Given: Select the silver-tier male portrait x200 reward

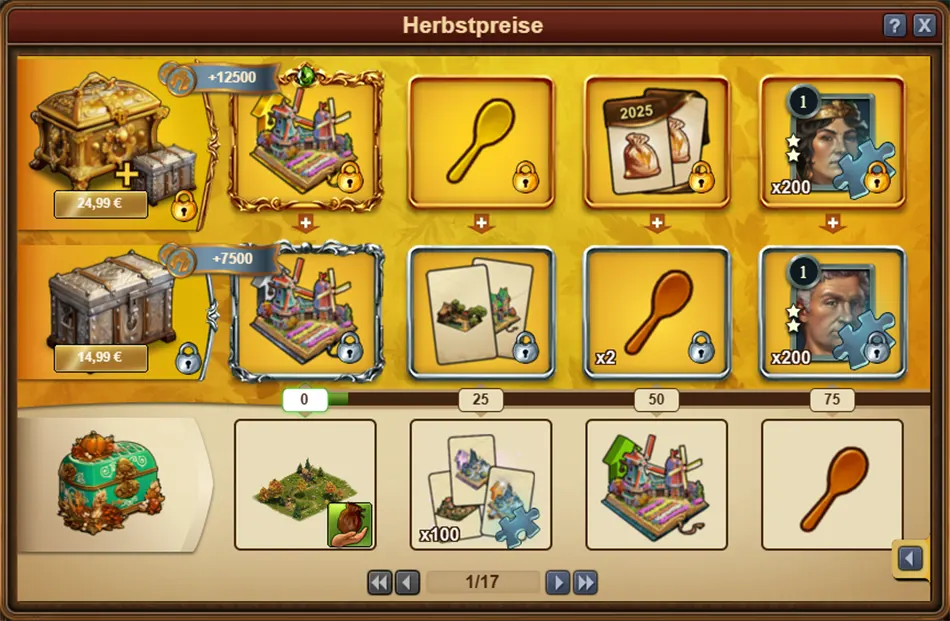Looking at the screenshot, I should [832, 312].
